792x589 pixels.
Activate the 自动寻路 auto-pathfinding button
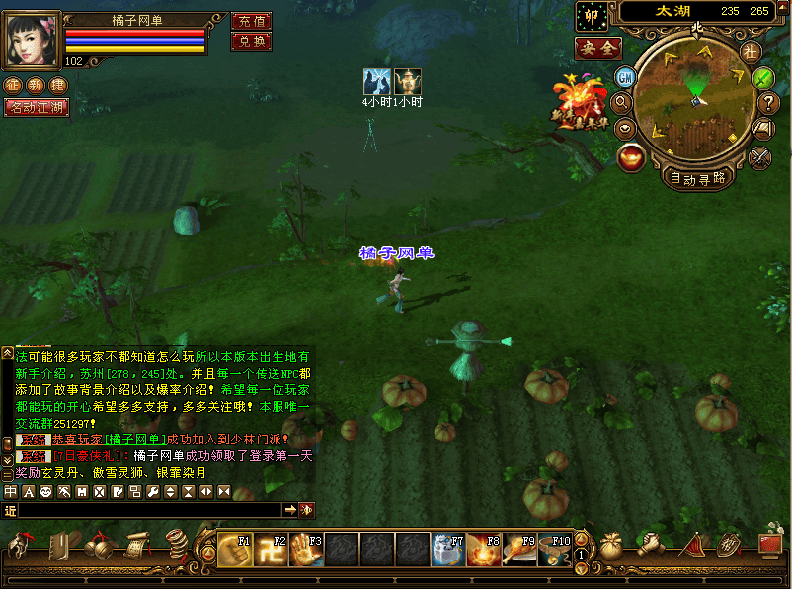pos(699,178)
